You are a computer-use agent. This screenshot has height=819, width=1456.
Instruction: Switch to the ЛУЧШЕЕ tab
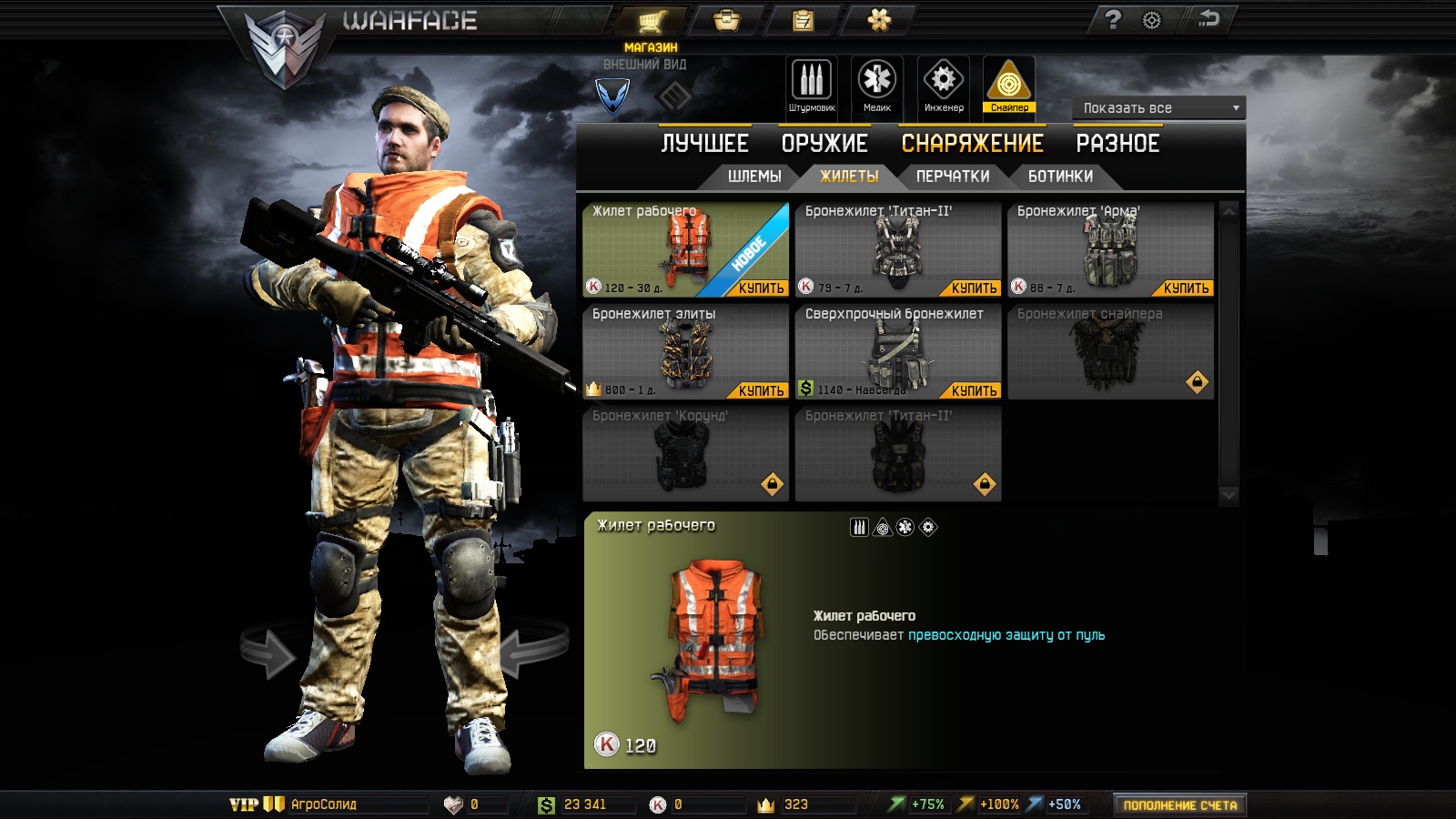click(x=704, y=144)
